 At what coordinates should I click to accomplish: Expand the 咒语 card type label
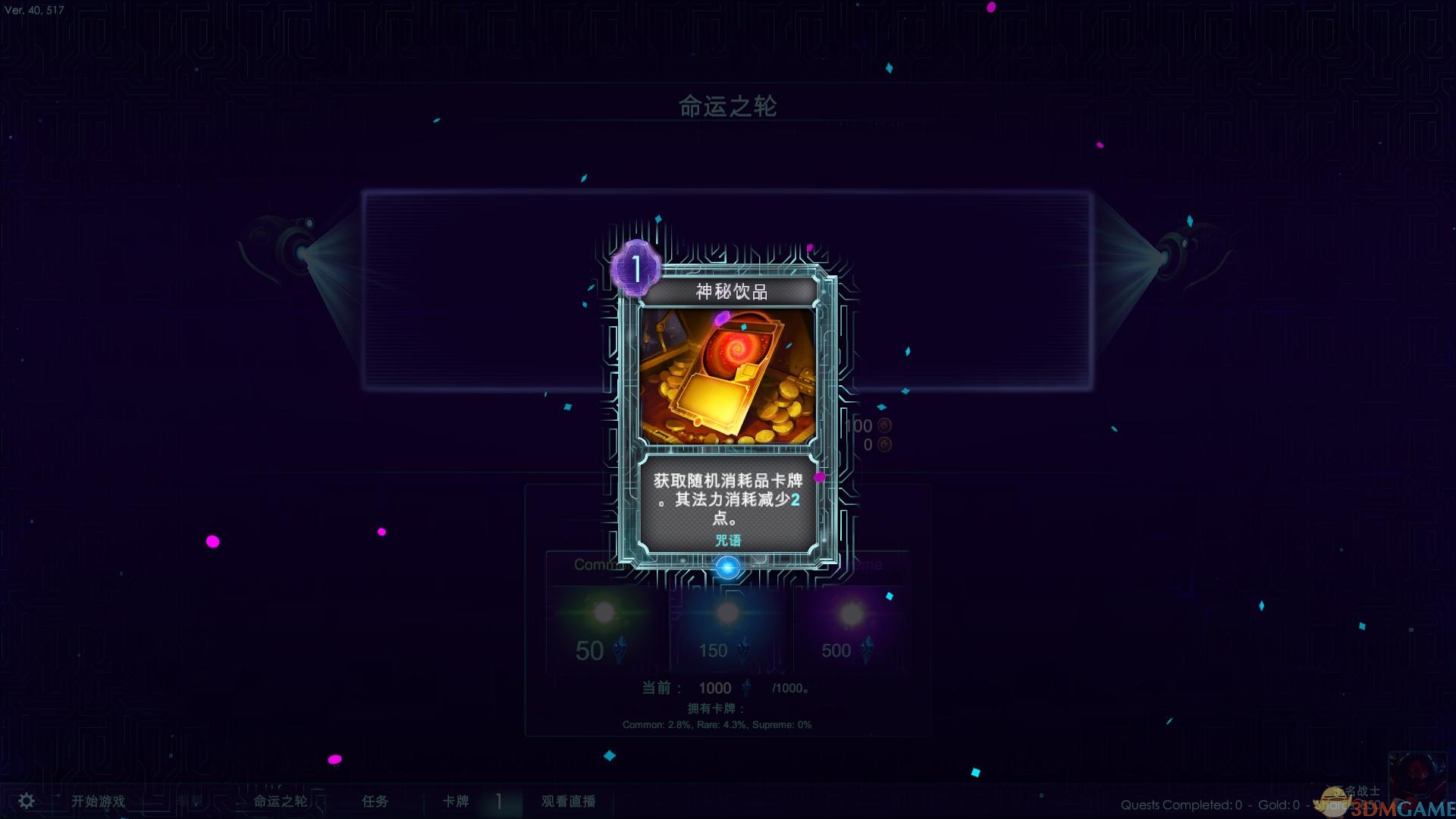[730, 539]
